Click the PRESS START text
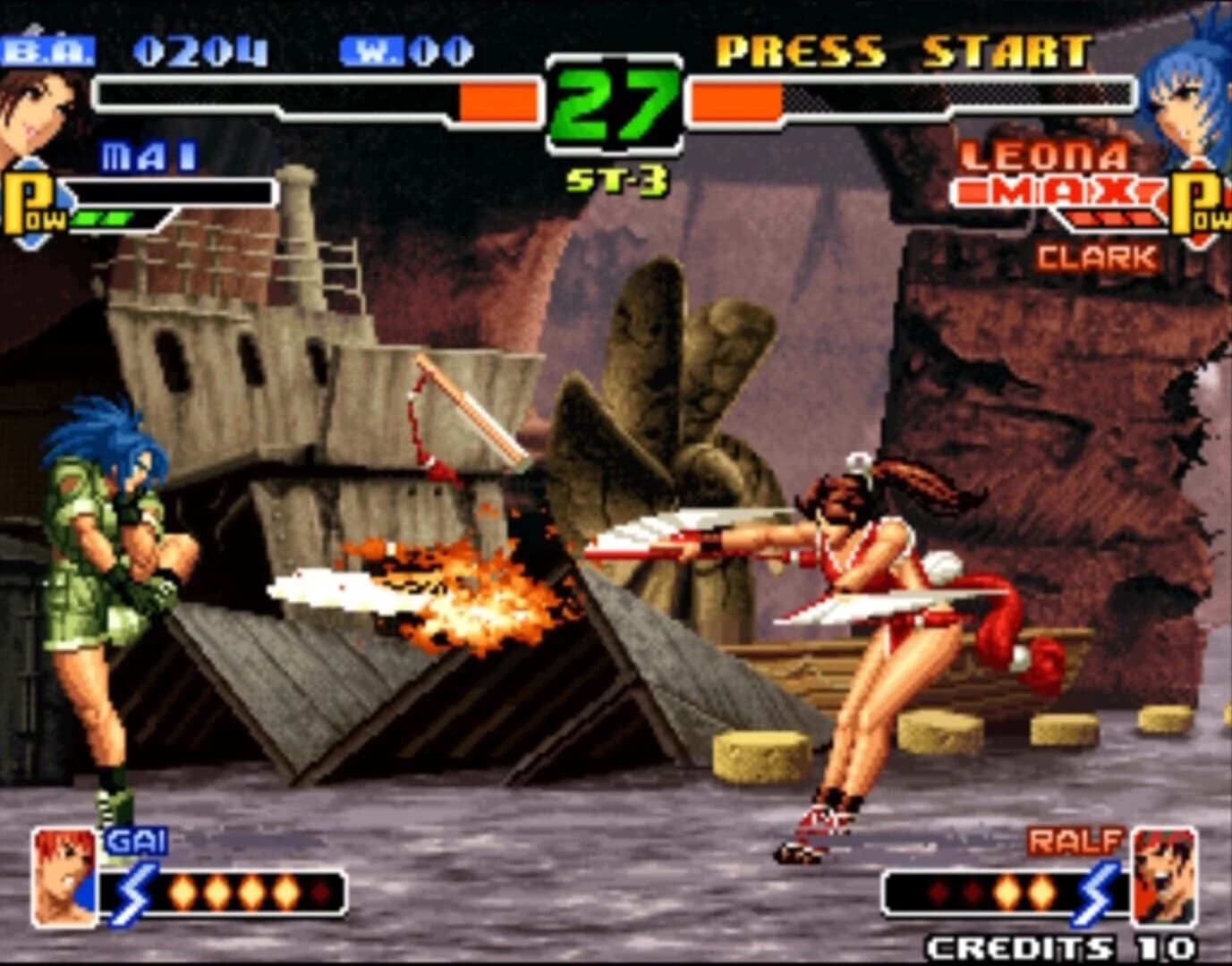 (902, 50)
